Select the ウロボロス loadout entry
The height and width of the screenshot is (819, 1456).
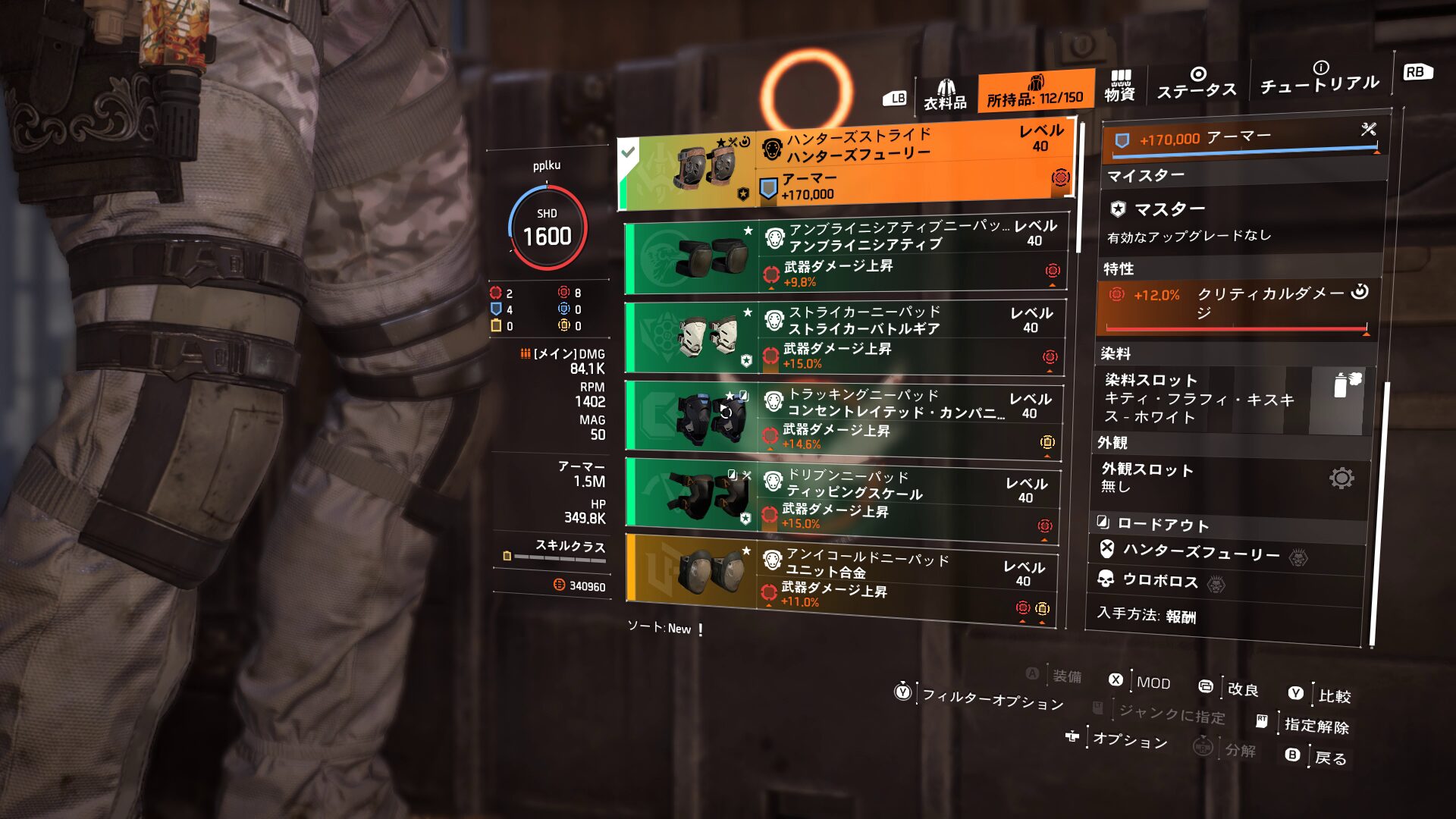[x=1160, y=581]
